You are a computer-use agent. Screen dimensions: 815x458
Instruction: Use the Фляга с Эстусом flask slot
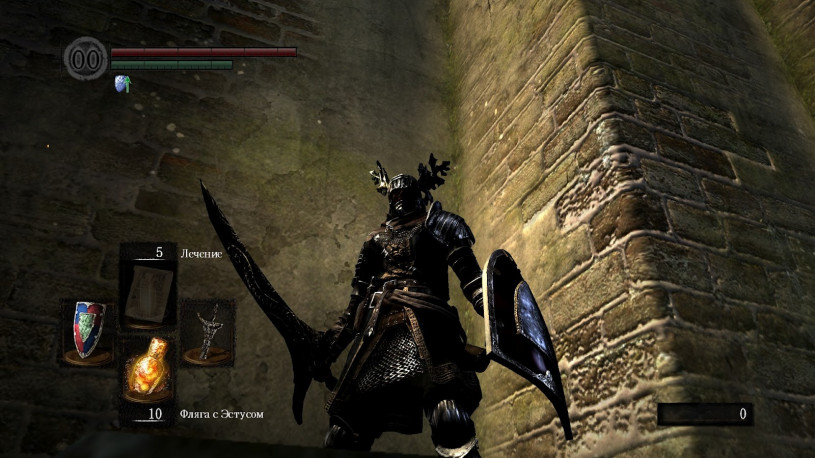[147, 368]
